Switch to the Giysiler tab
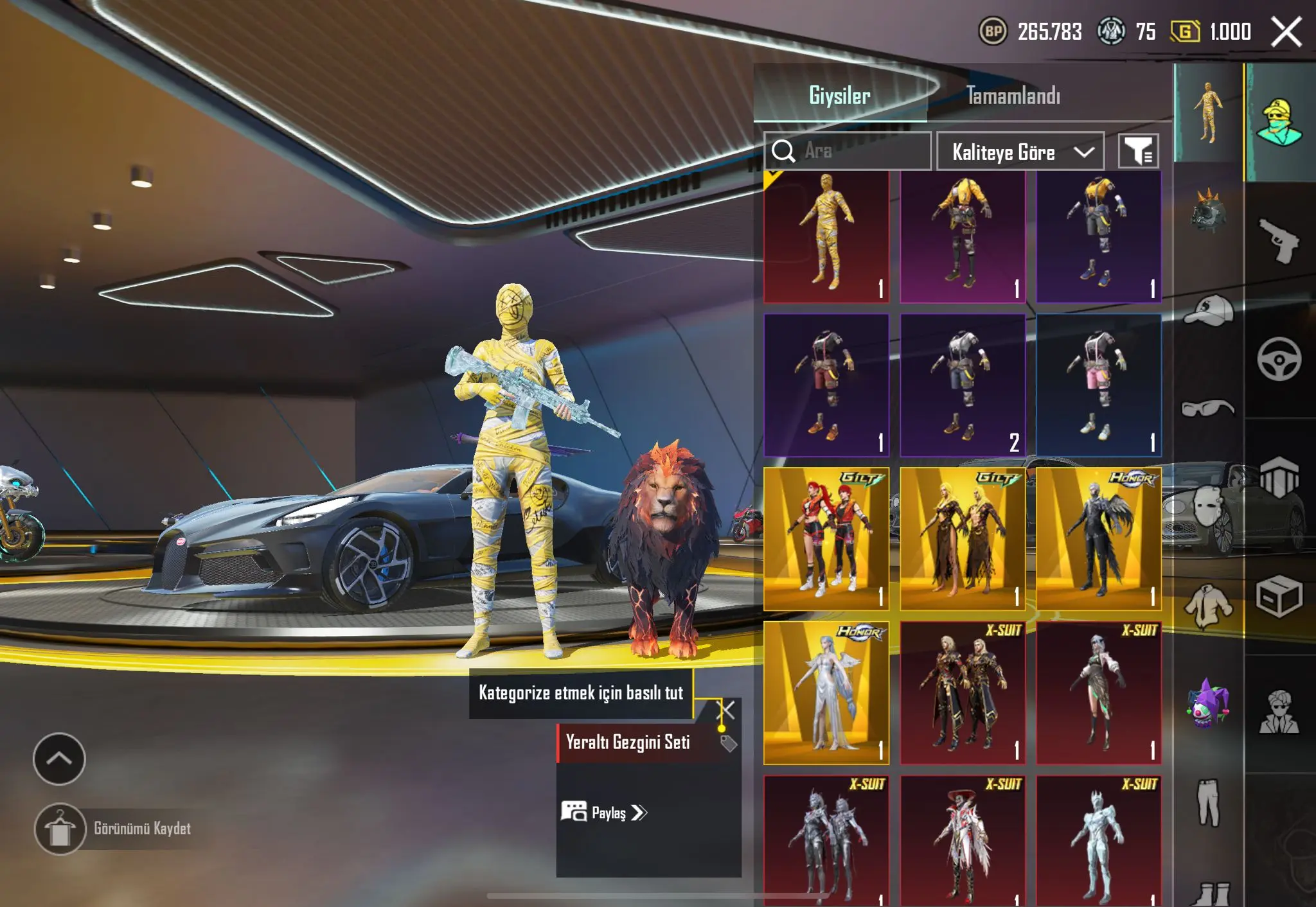 [839, 96]
